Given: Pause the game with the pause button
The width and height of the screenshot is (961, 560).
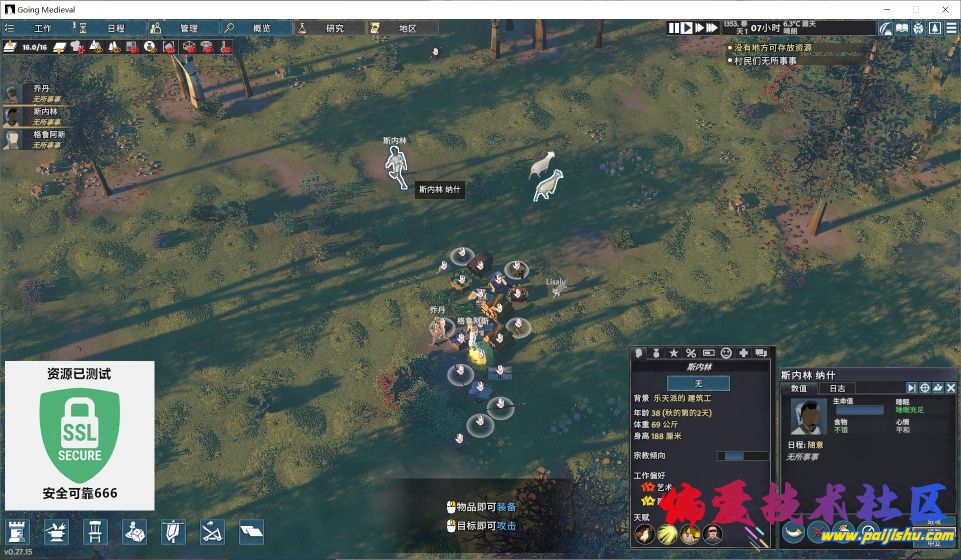Looking at the screenshot, I should (675, 28).
